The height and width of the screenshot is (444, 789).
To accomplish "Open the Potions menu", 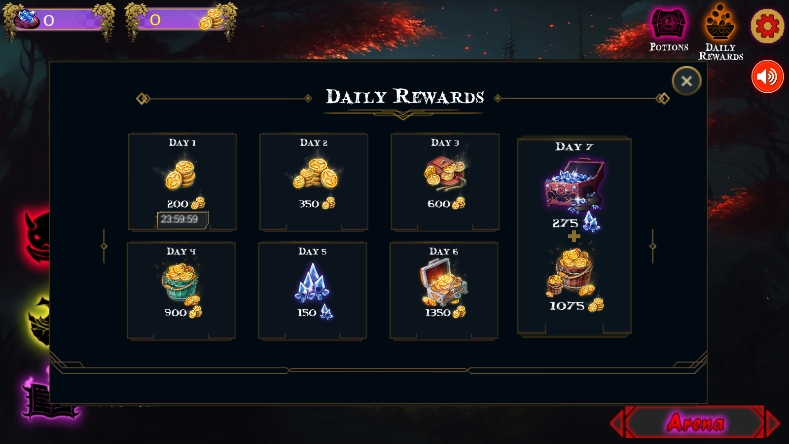I will [669, 28].
